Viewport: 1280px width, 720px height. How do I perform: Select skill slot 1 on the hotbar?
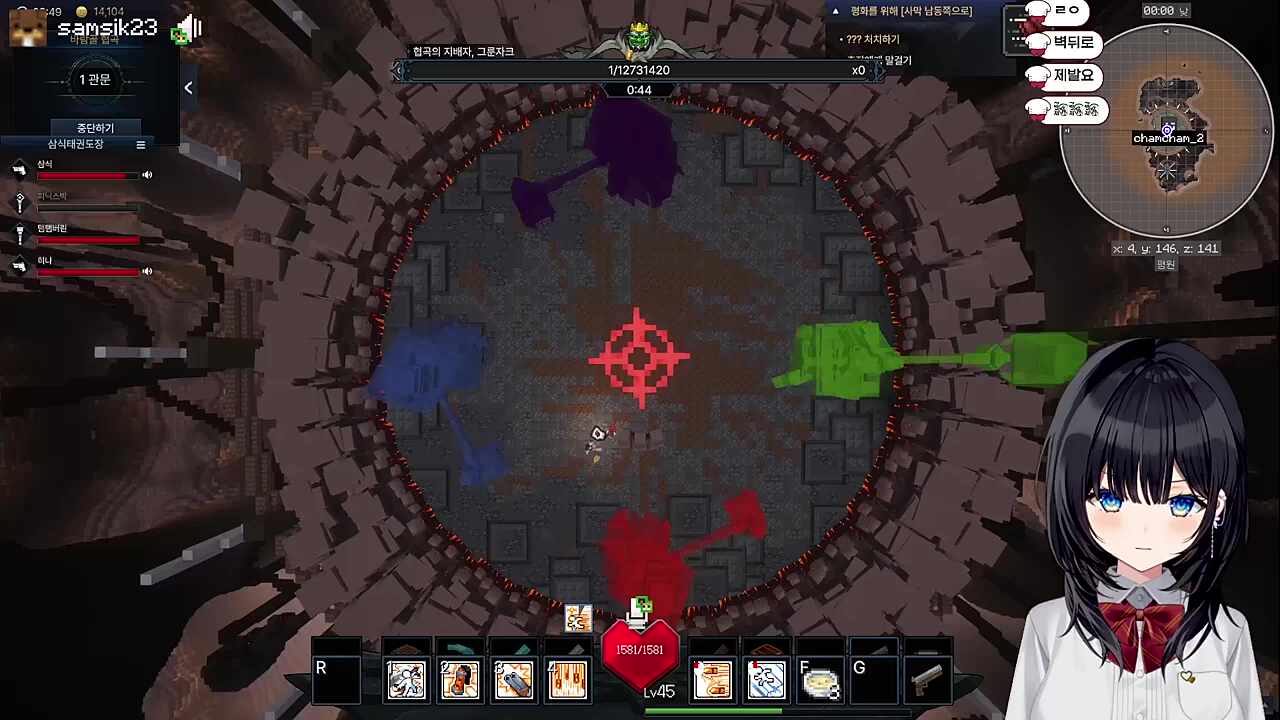click(x=407, y=680)
